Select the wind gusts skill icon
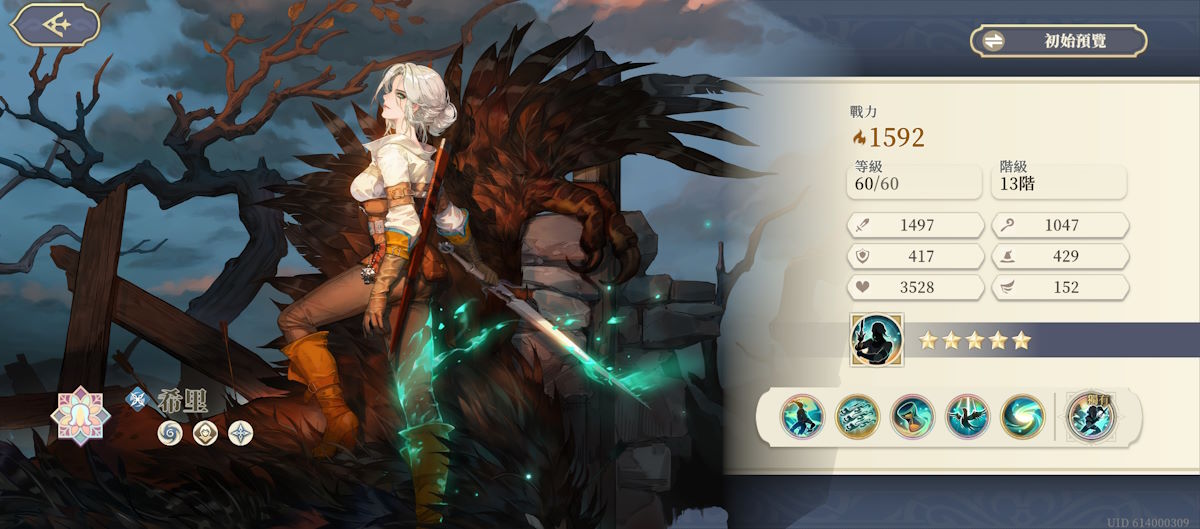 857,417
